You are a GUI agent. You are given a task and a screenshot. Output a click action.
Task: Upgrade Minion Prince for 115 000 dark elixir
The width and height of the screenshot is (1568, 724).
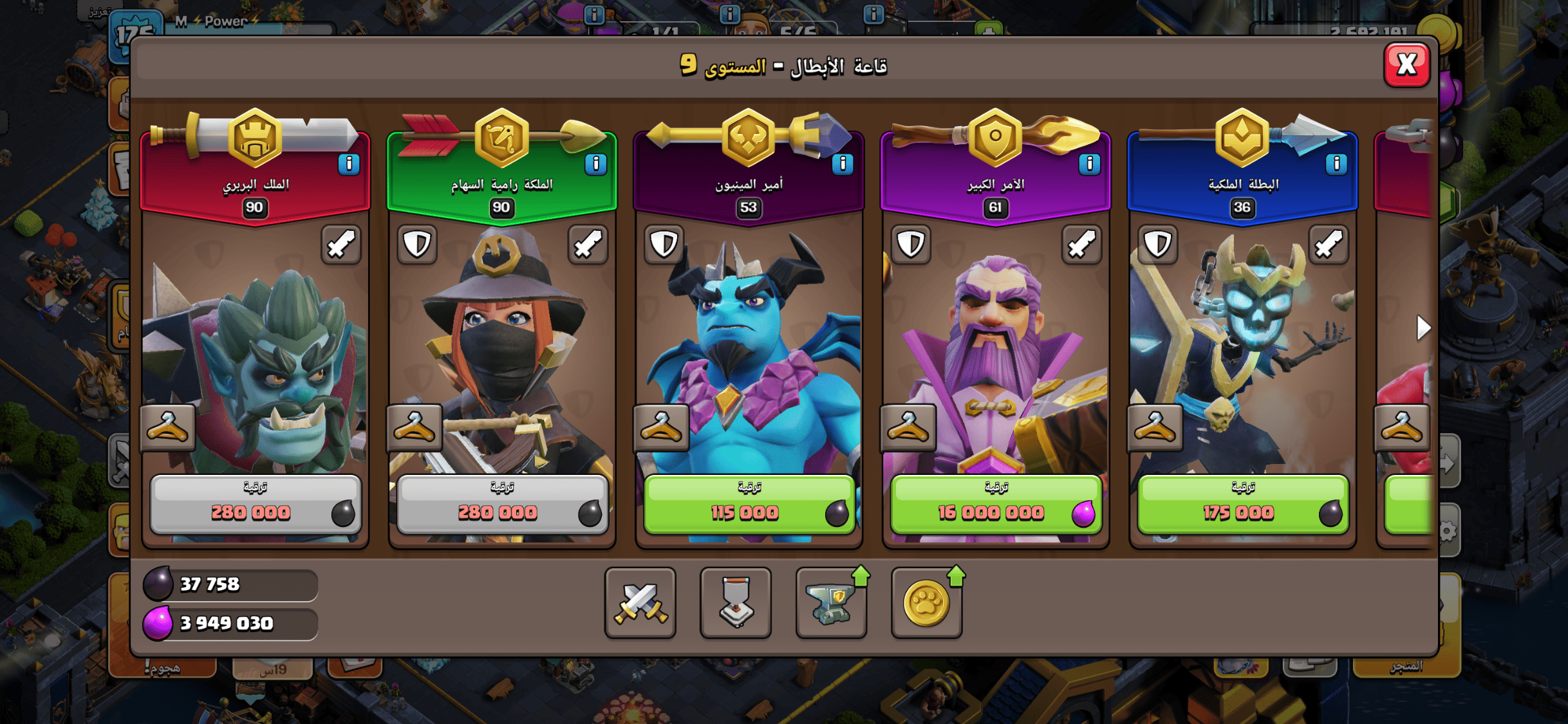pyautogui.click(x=749, y=505)
